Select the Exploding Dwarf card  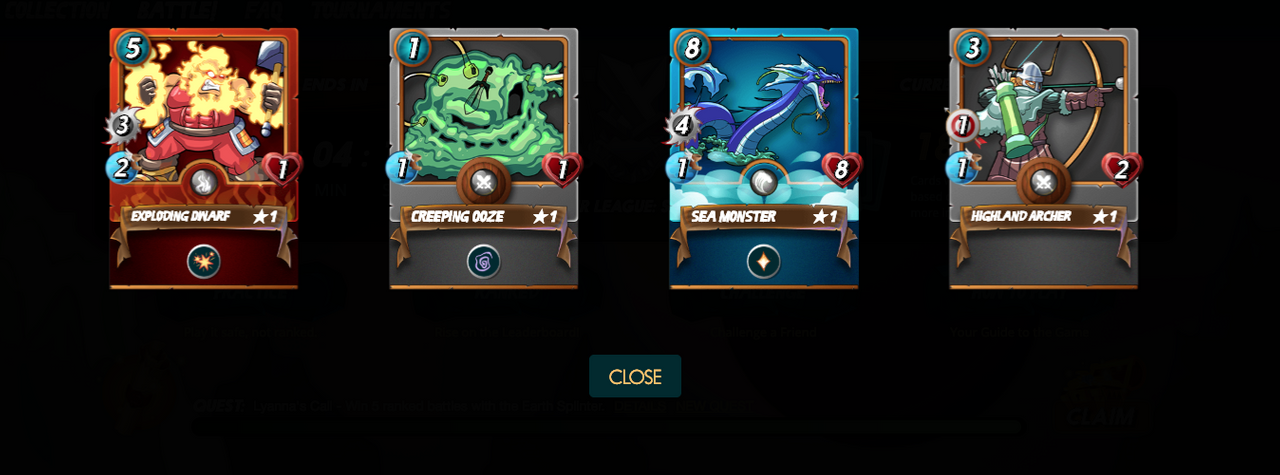coord(203,120)
